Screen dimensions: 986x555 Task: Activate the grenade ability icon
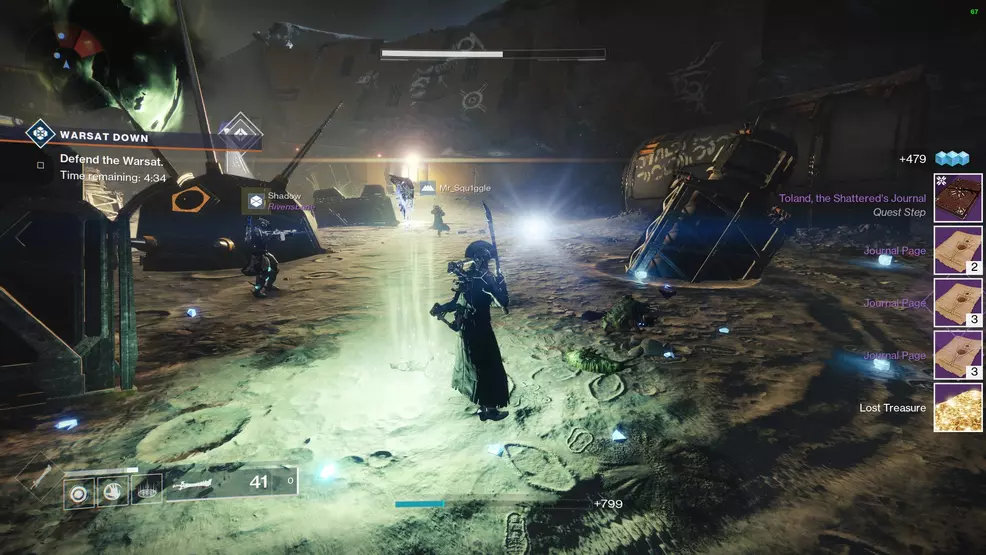coord(80,491)
